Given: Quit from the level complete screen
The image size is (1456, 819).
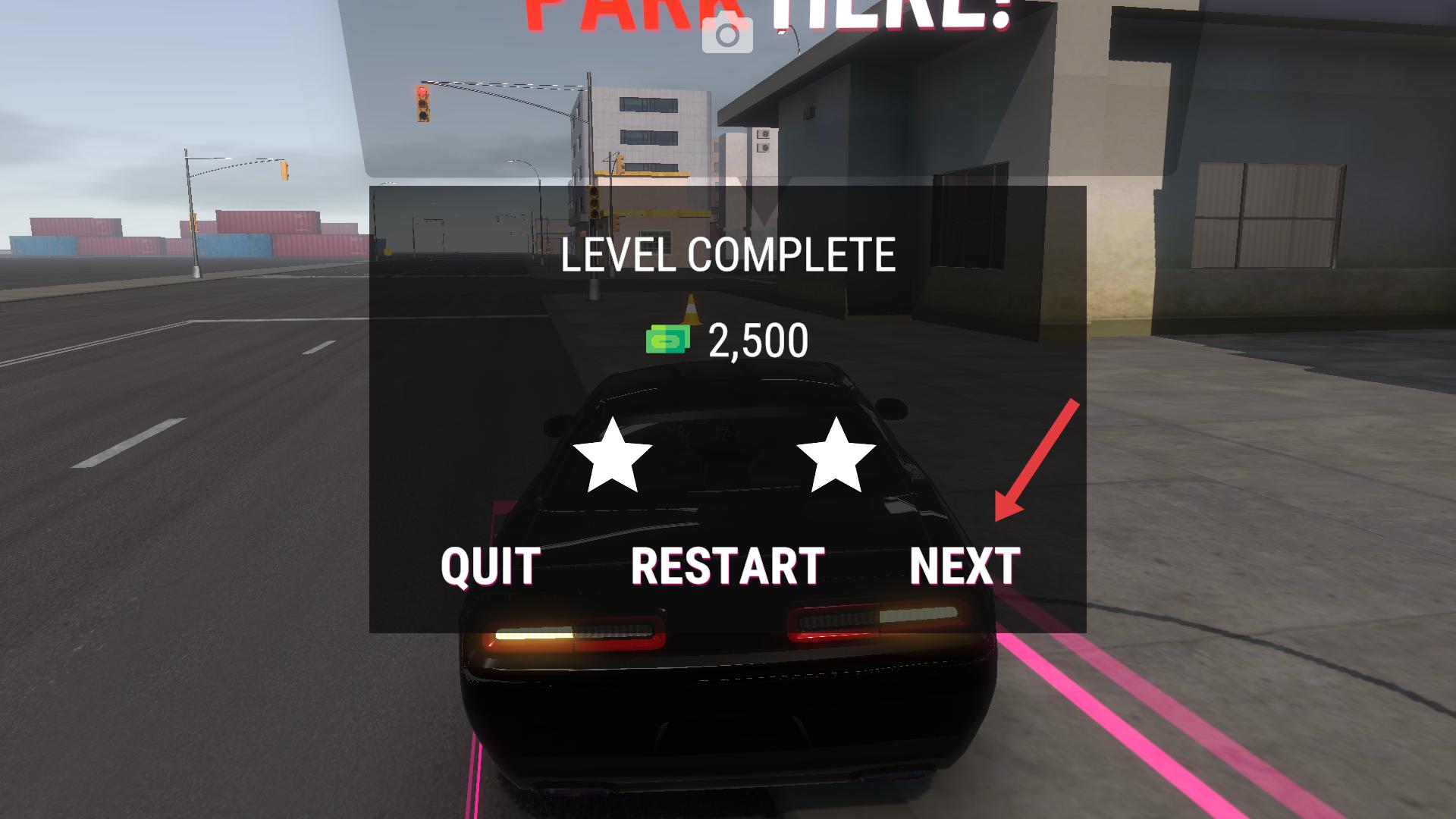Looking at the screenshot, I should pyautogui.click(x=490, y=566).
